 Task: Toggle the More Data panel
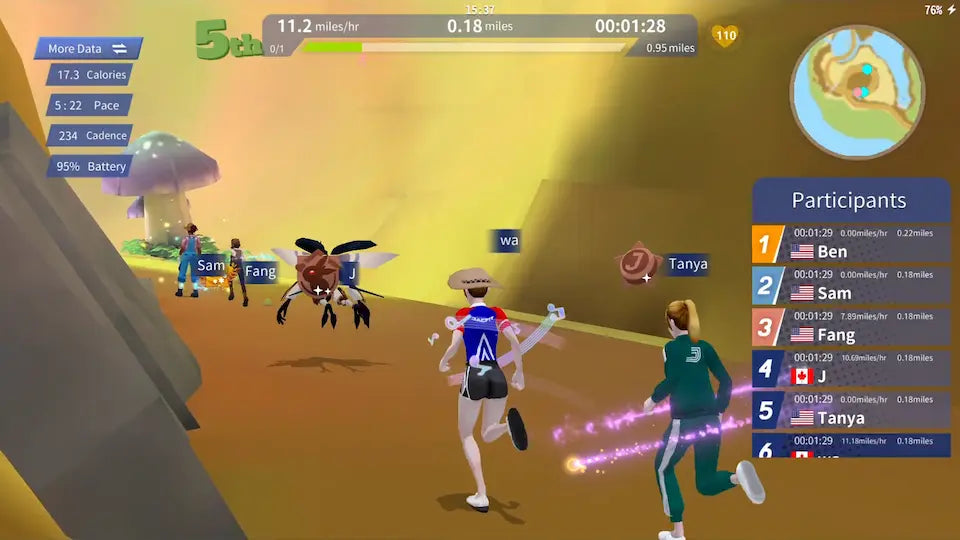[x=88, y=48]
